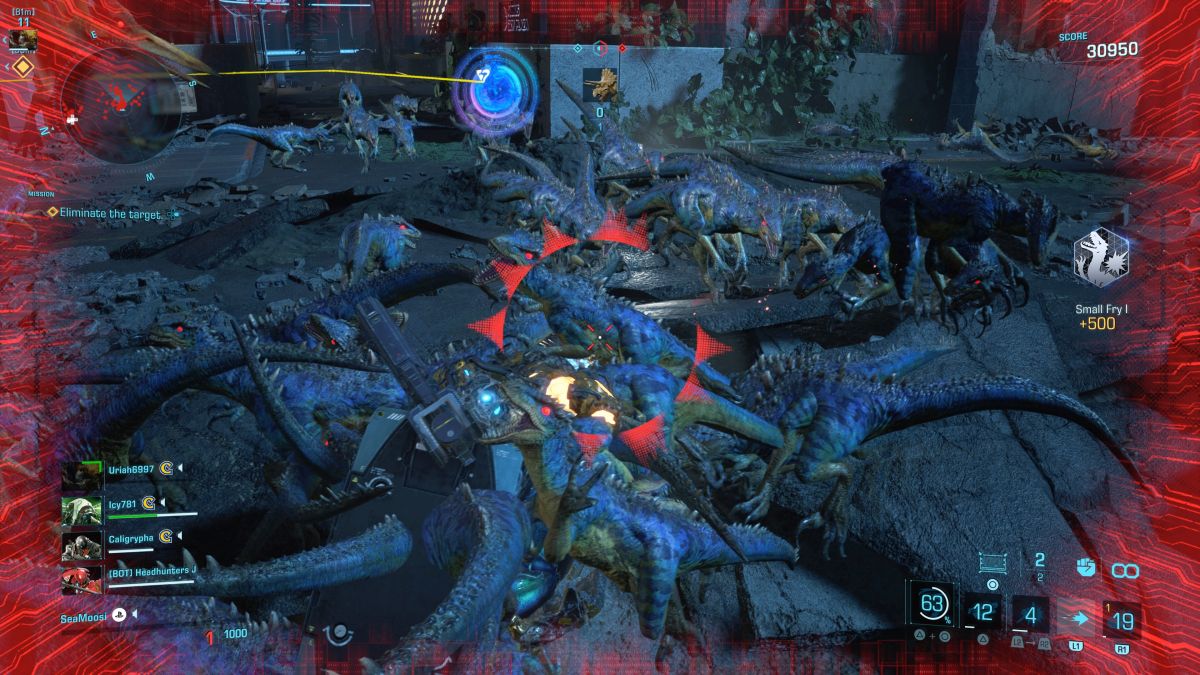Click the fist melee attack icon
1200x675 pixels.
click(1086, 567)
